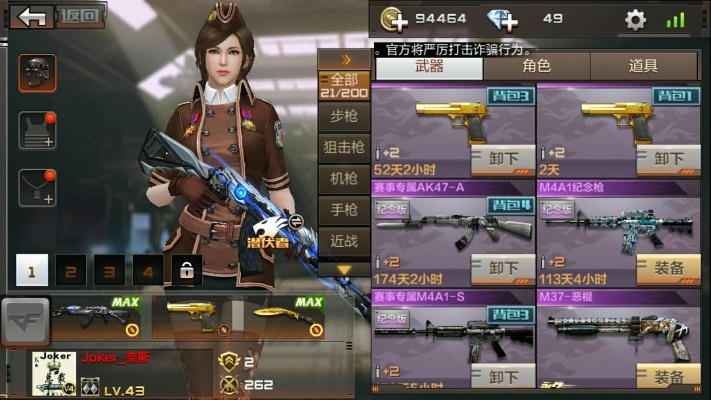Switch to the 角色 tab
711x400 pixels.
pyautogui.click(x=536, y=66)
